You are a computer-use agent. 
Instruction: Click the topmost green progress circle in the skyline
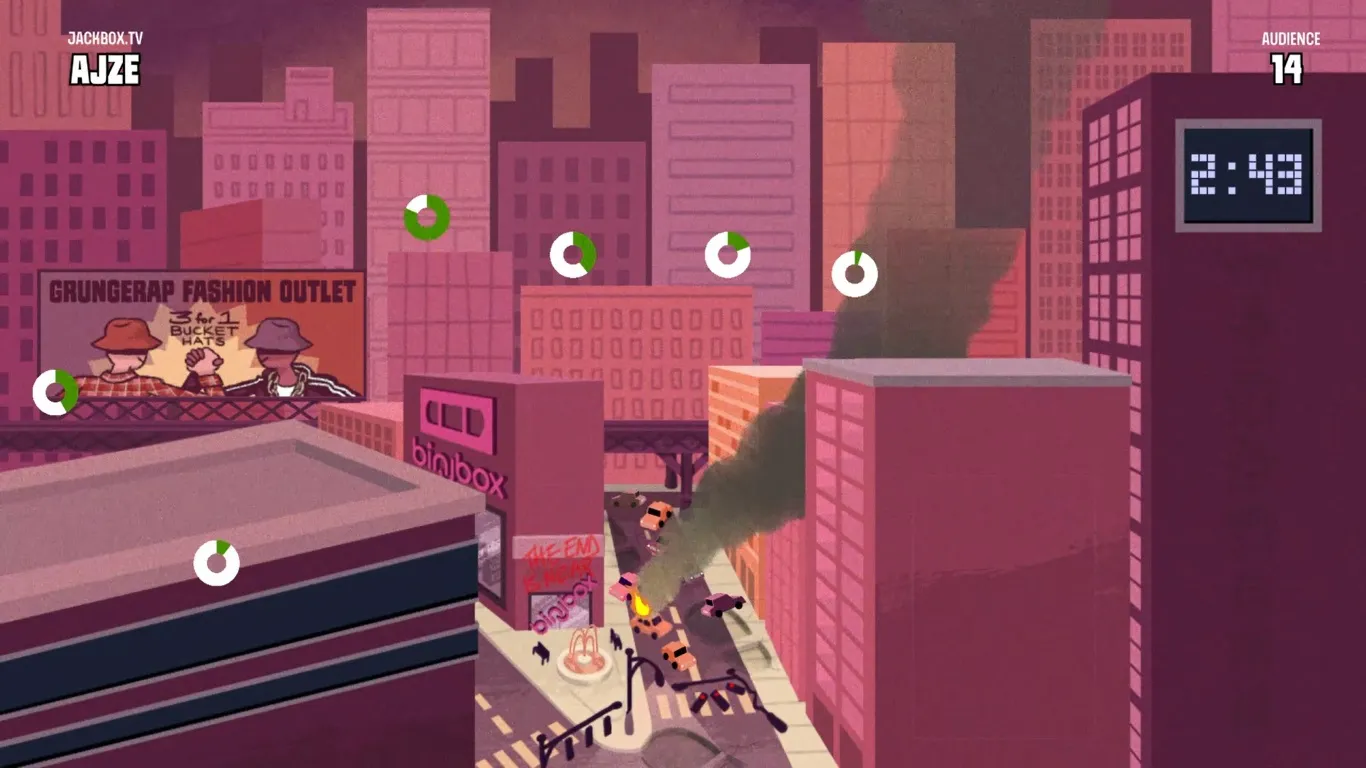pos(427,214)
